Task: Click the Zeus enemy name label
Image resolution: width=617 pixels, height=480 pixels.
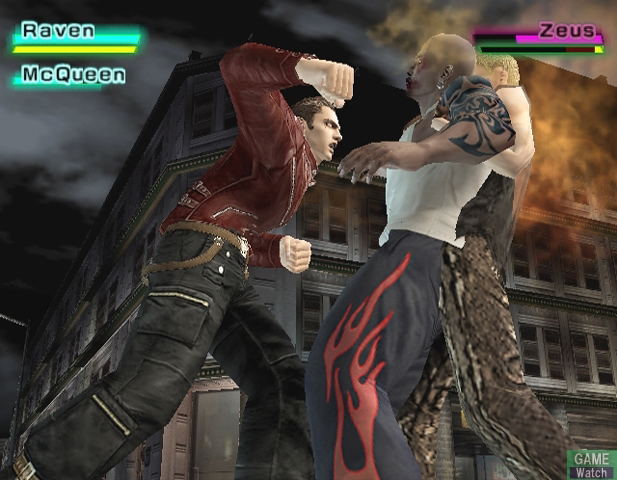Action: click(x=566, y=31)
